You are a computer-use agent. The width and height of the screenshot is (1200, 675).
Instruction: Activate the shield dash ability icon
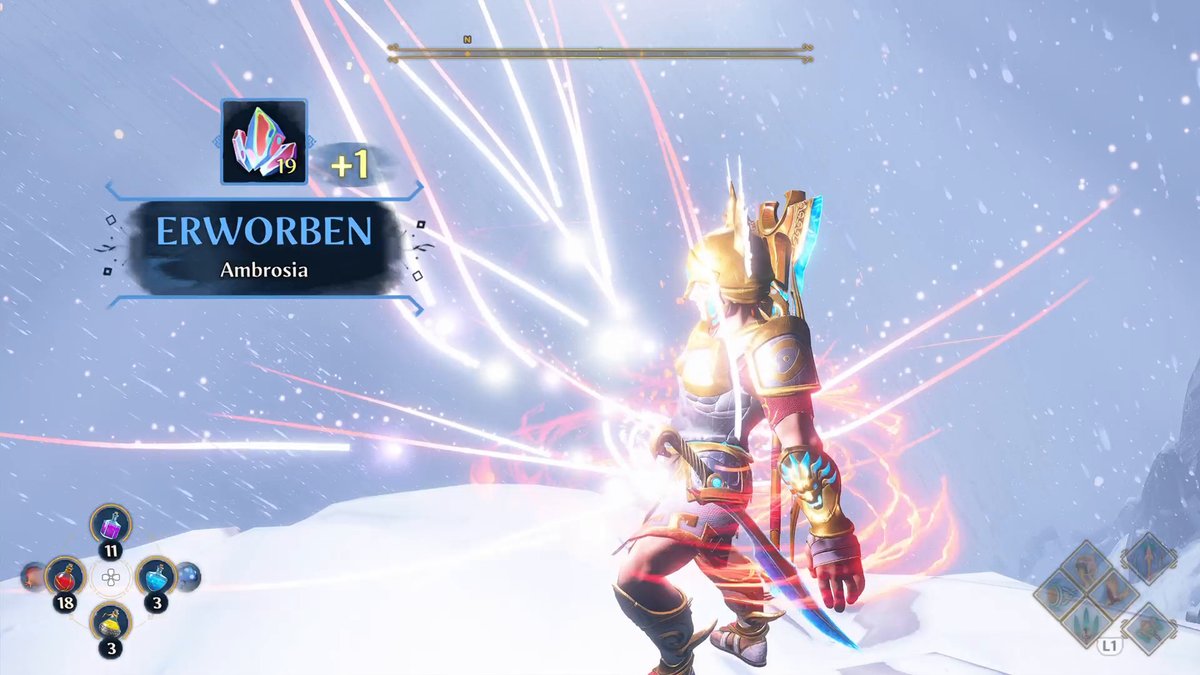pyautogui.click(x=1057, y=593)
